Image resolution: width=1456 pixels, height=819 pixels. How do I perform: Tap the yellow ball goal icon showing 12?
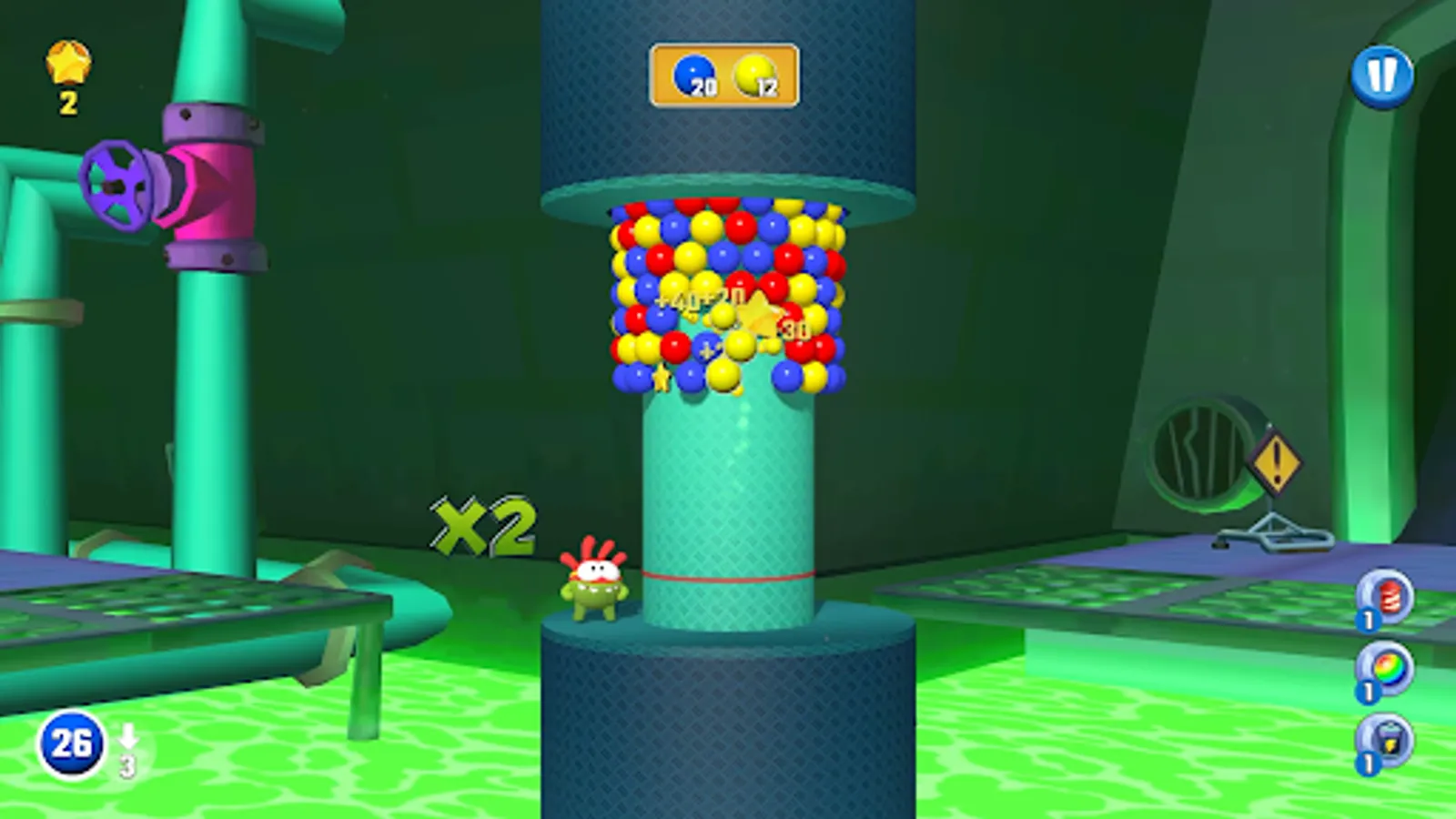pos(753,75)
